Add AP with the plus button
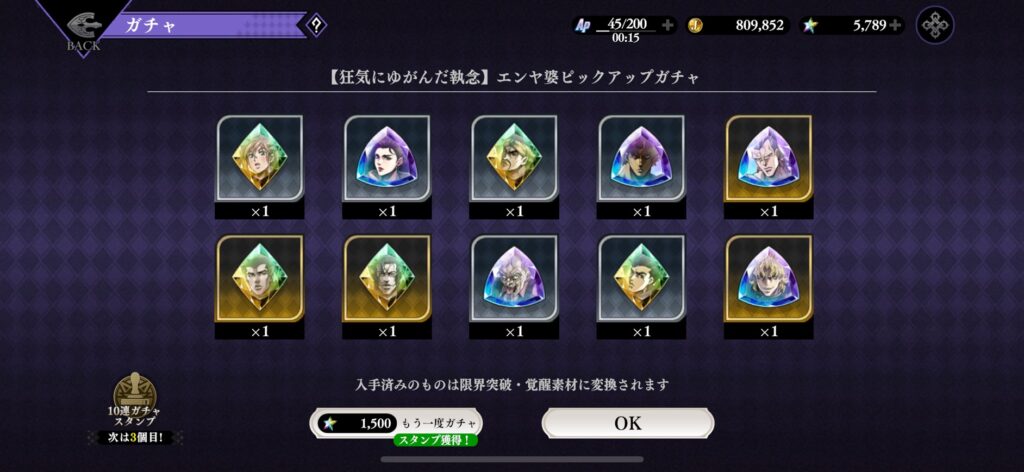The width and height of the screenshot is (1024, 472). click(x=667, y=25)
